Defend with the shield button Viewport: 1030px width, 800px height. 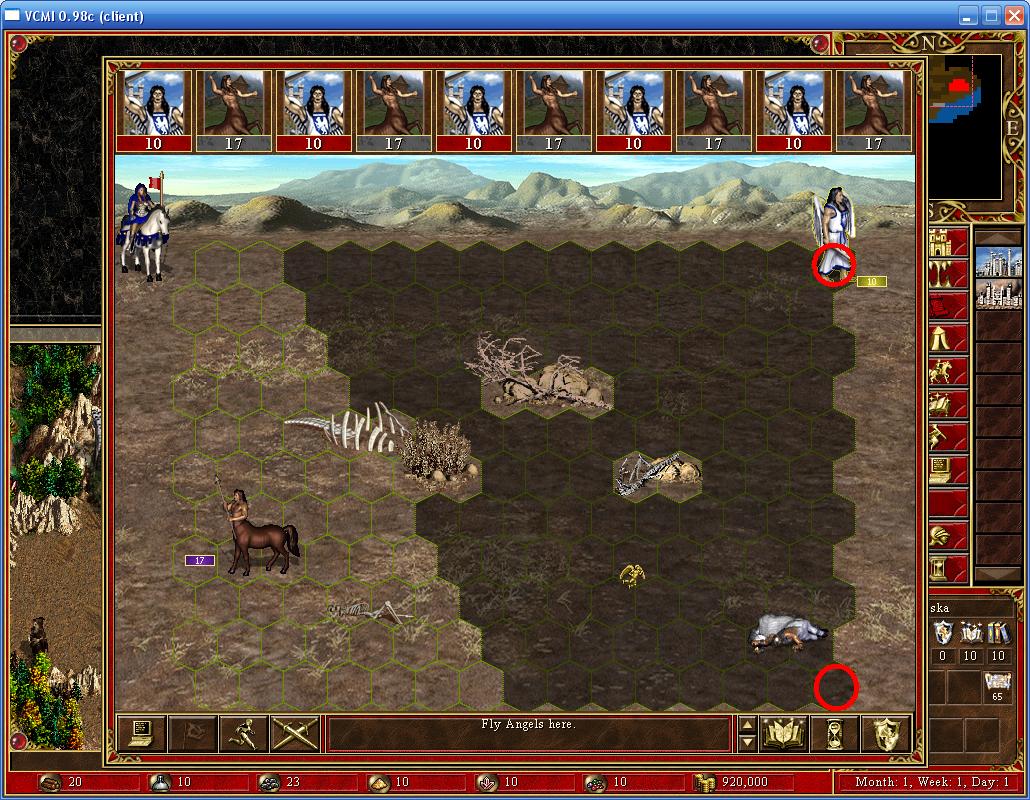[885, 733]
